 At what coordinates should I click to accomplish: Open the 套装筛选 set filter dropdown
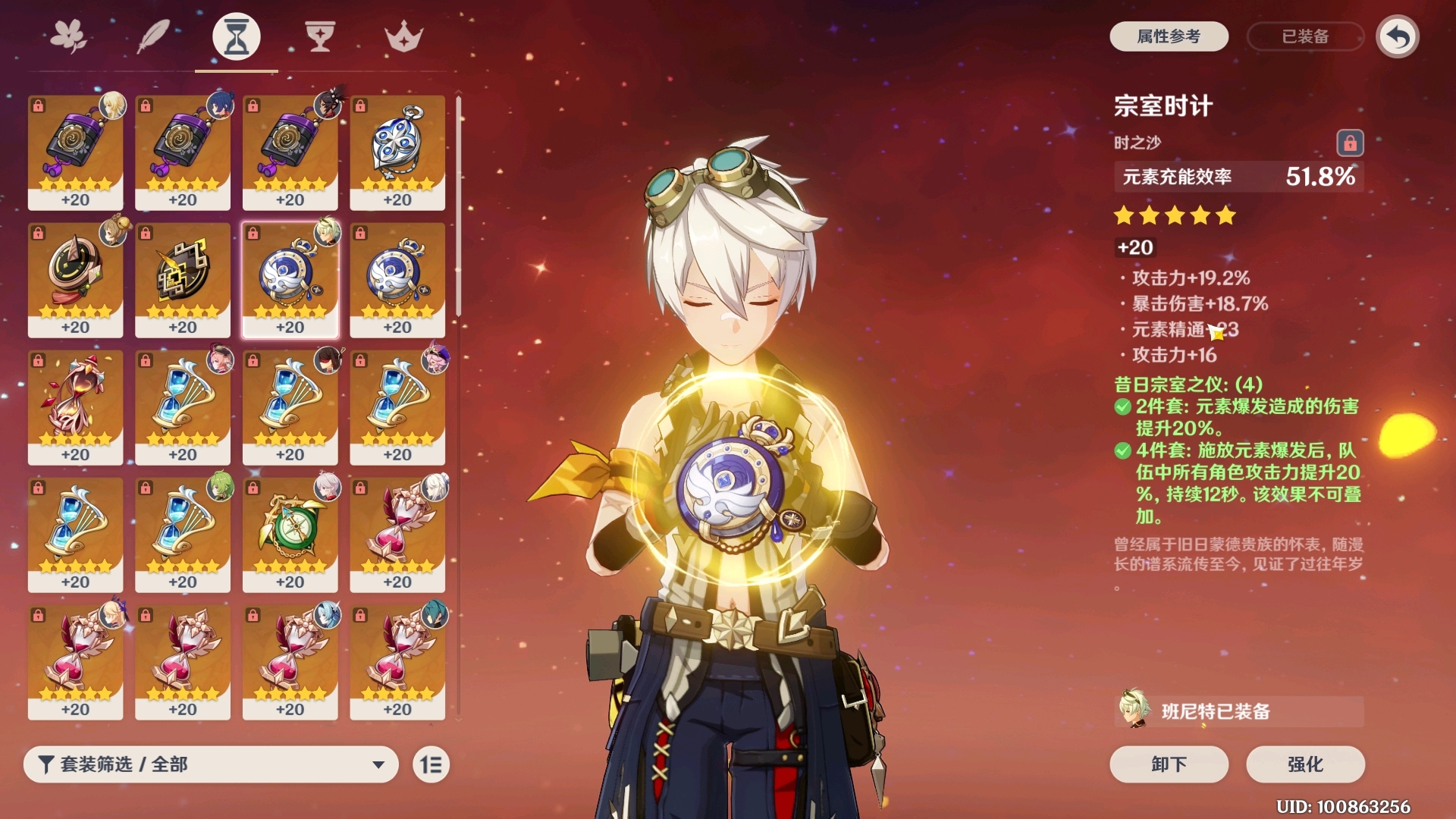(x=211, y=764)
